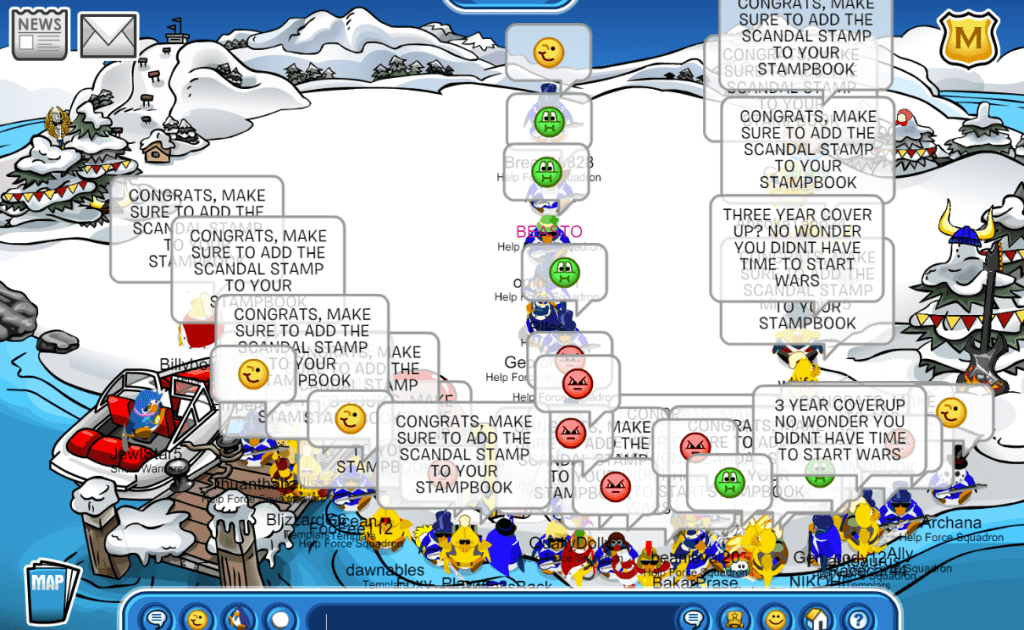Open the safe chat speech bubble menu
The width and height of the screenshot is (1024, 630).
click(156, 618)
